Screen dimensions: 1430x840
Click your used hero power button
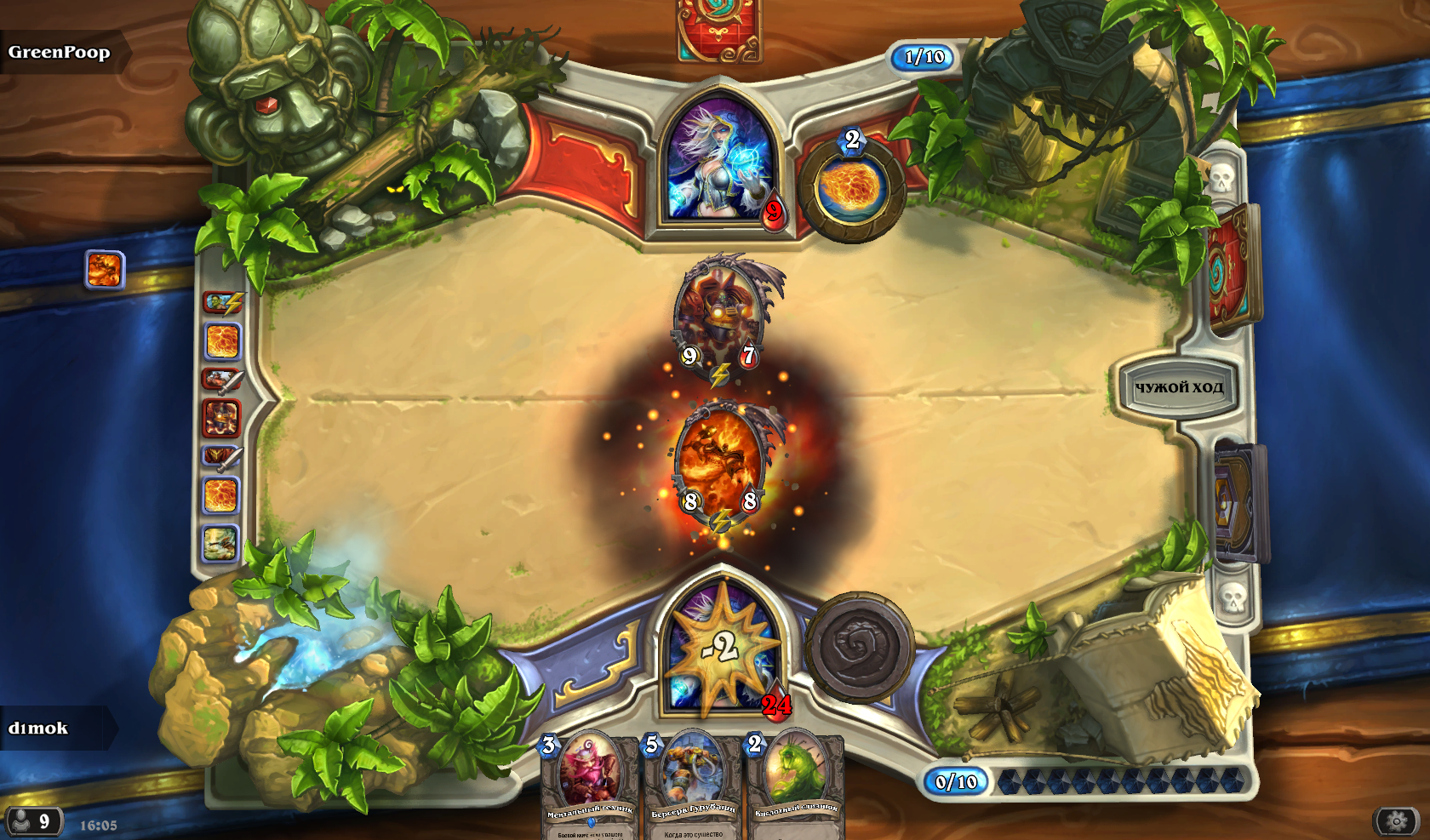[860, 649]
